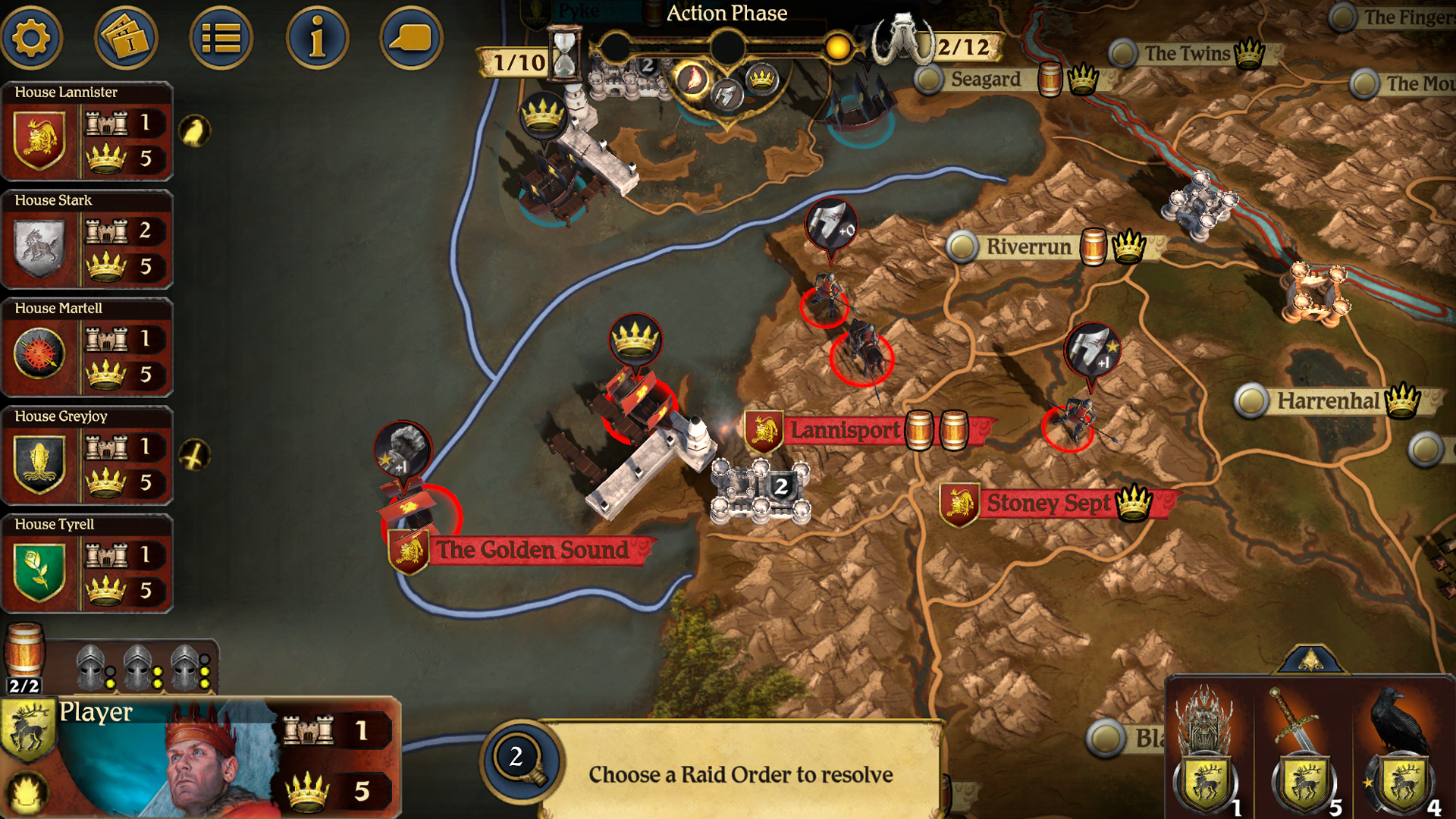Open the information button
The width and height of the screenshot is (1456, 819).
coord(317,38)
